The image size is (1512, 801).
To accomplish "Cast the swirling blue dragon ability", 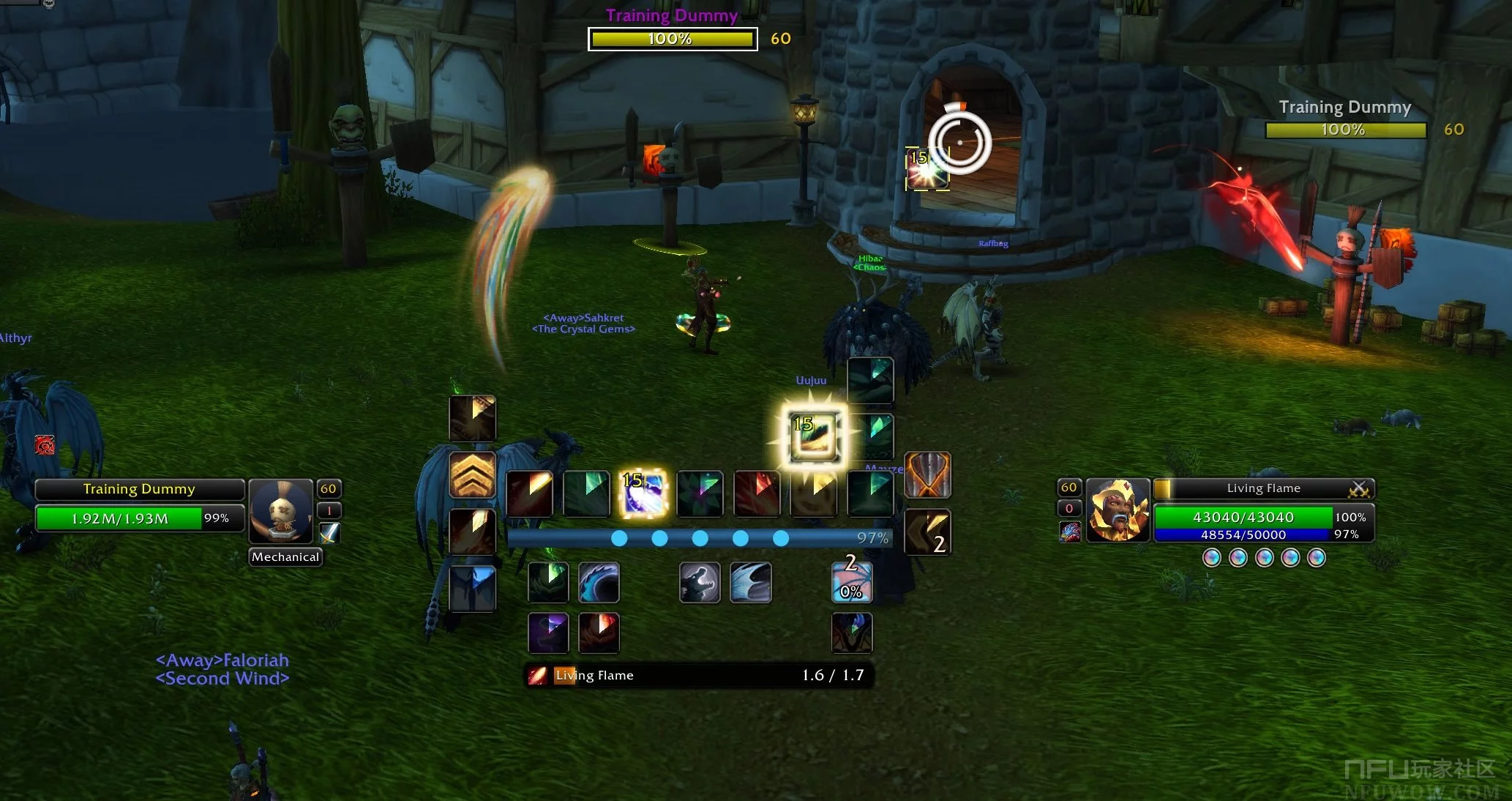I will click(599, 583).
